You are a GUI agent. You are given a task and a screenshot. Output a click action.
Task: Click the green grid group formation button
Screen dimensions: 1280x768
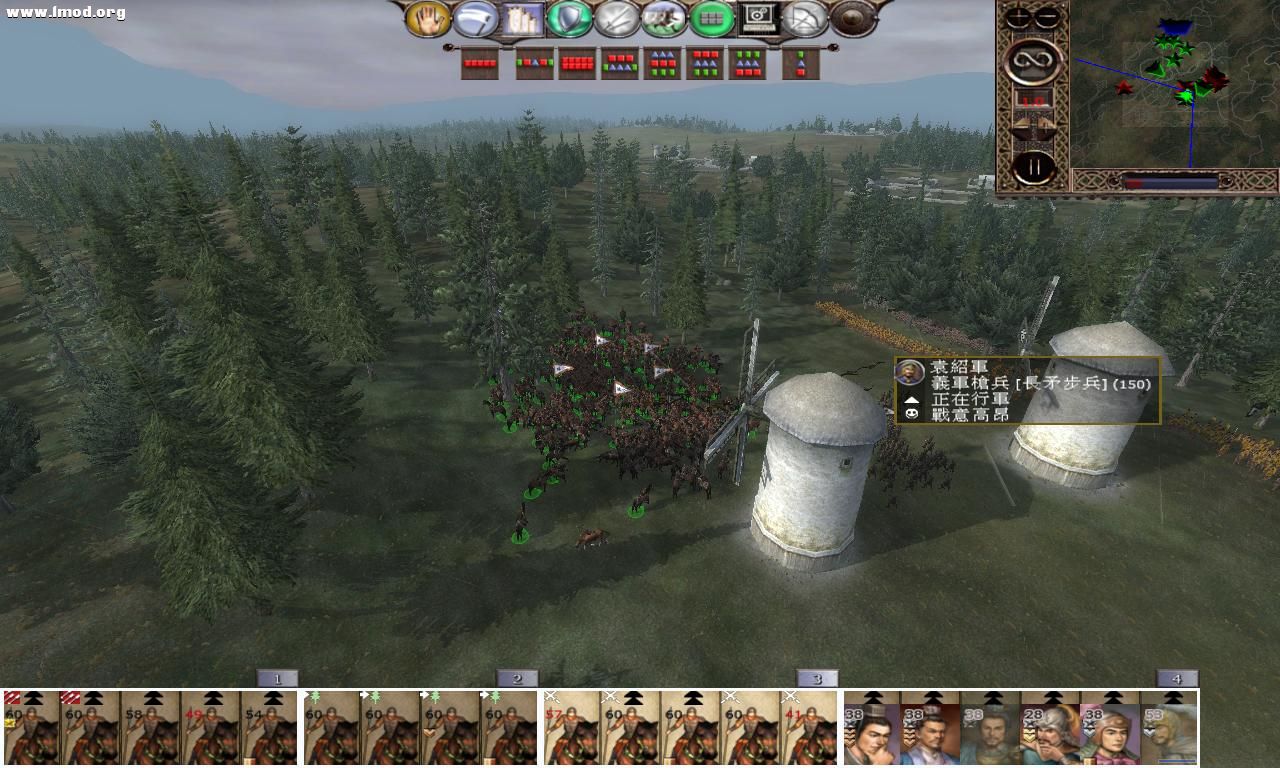[712, 19]
